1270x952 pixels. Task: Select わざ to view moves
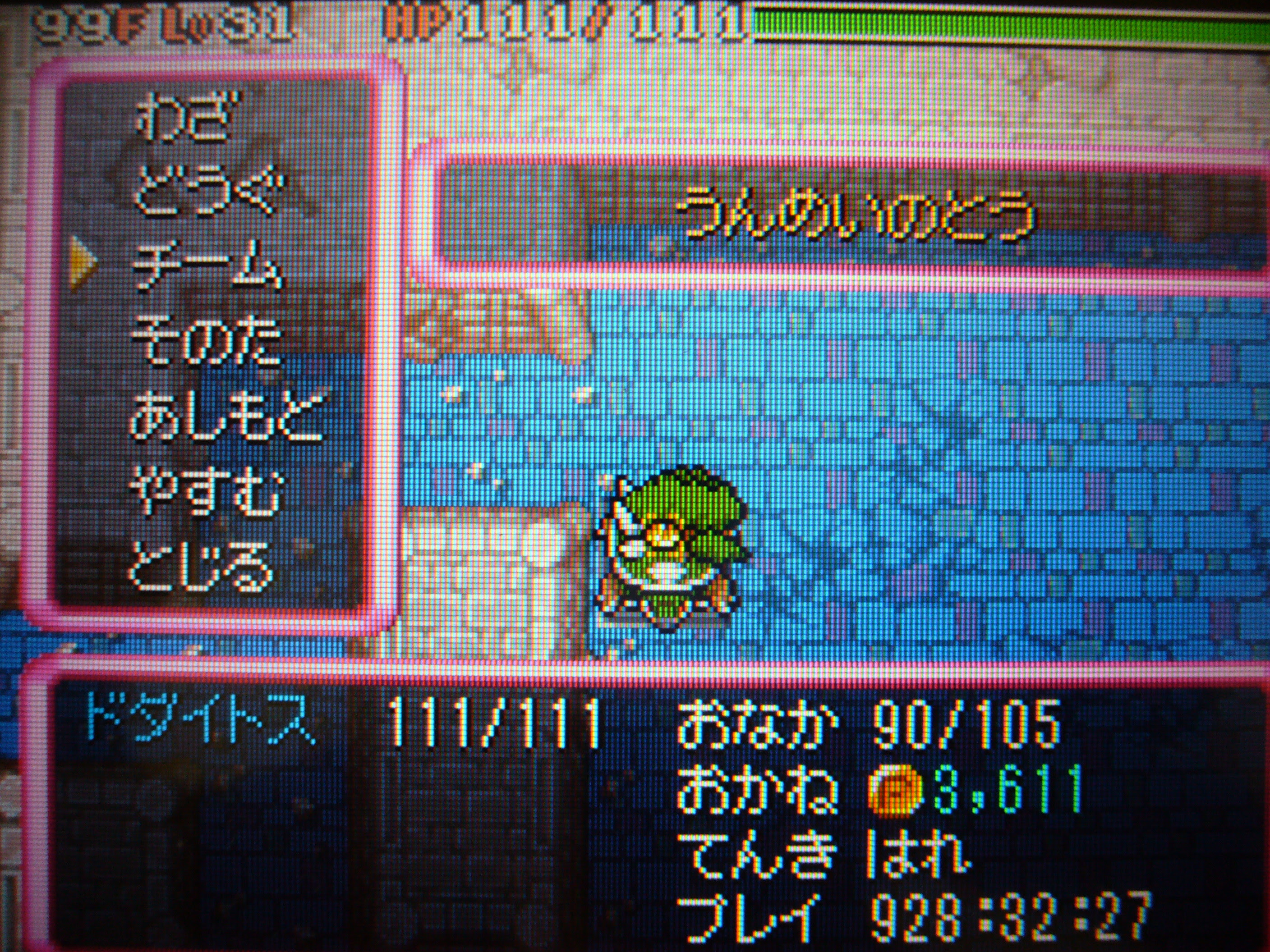point(189,118)
